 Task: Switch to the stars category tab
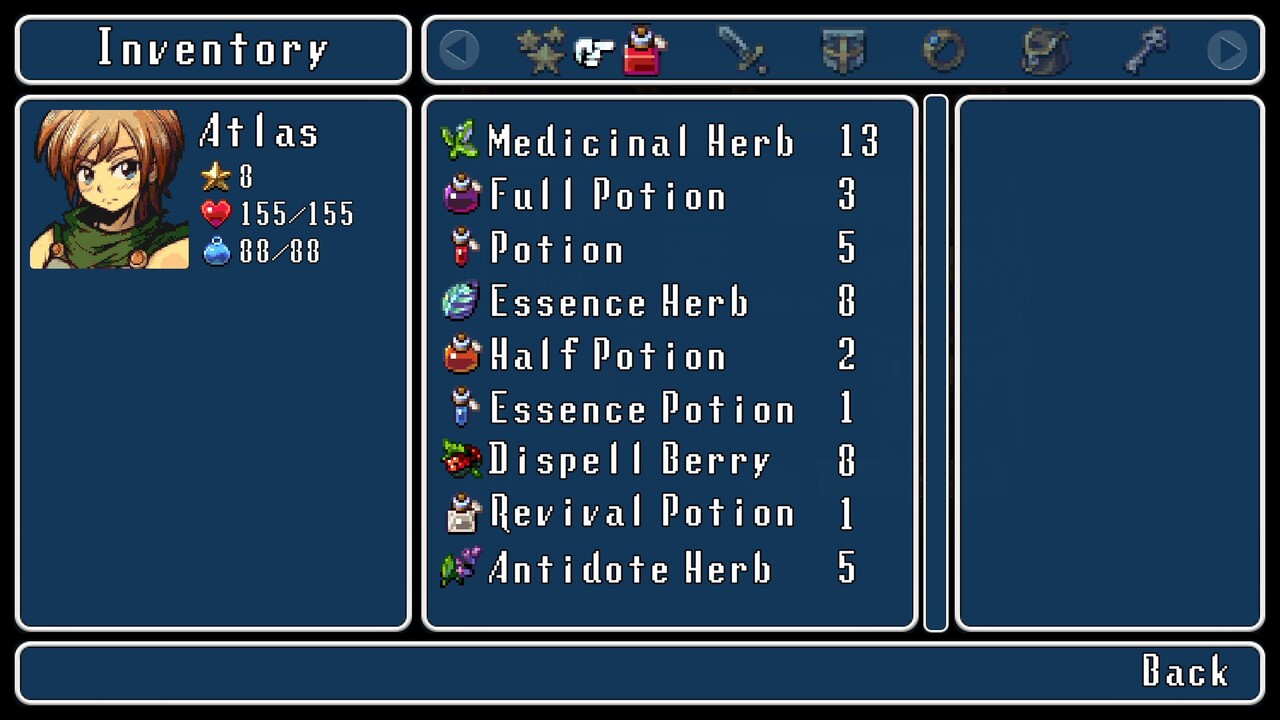pos(541,50)
